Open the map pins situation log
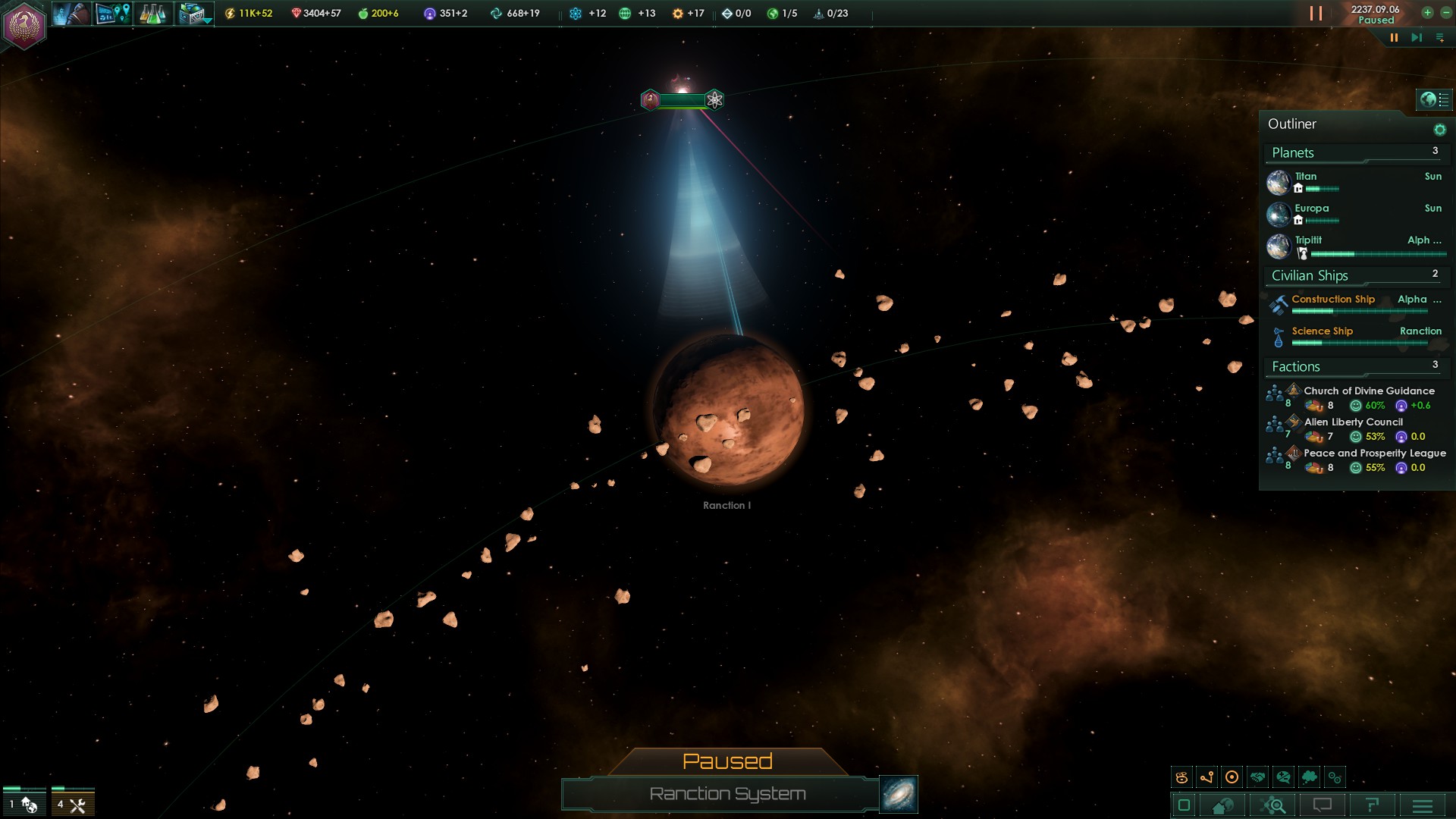Viewport: 1456px width, 819px height. point(113,14)
